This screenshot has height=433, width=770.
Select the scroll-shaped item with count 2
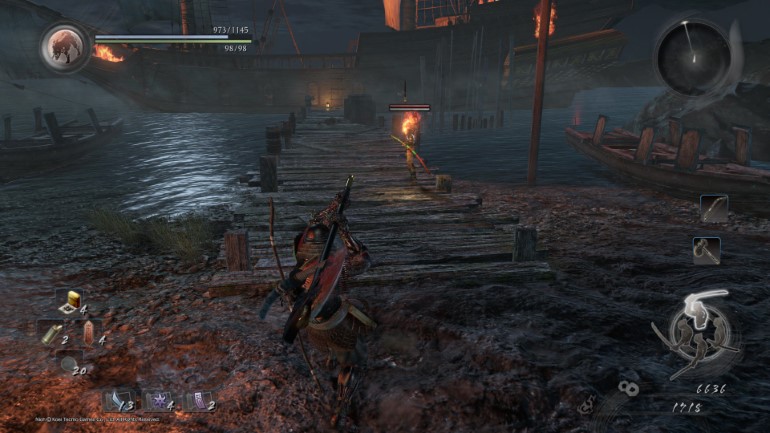[51, 333]
